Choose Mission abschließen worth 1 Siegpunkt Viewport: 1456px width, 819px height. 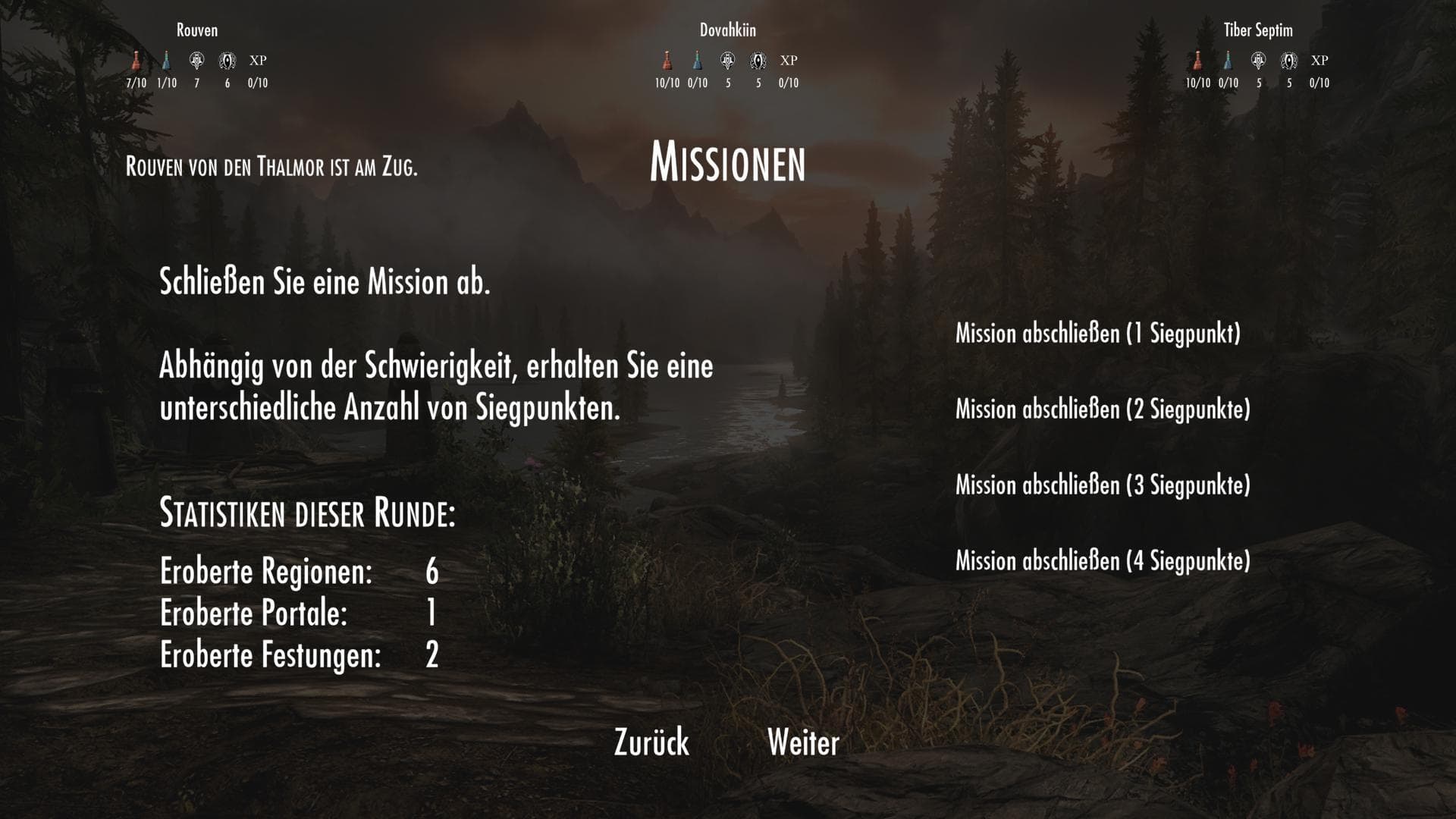click(x=1098, y=334)
